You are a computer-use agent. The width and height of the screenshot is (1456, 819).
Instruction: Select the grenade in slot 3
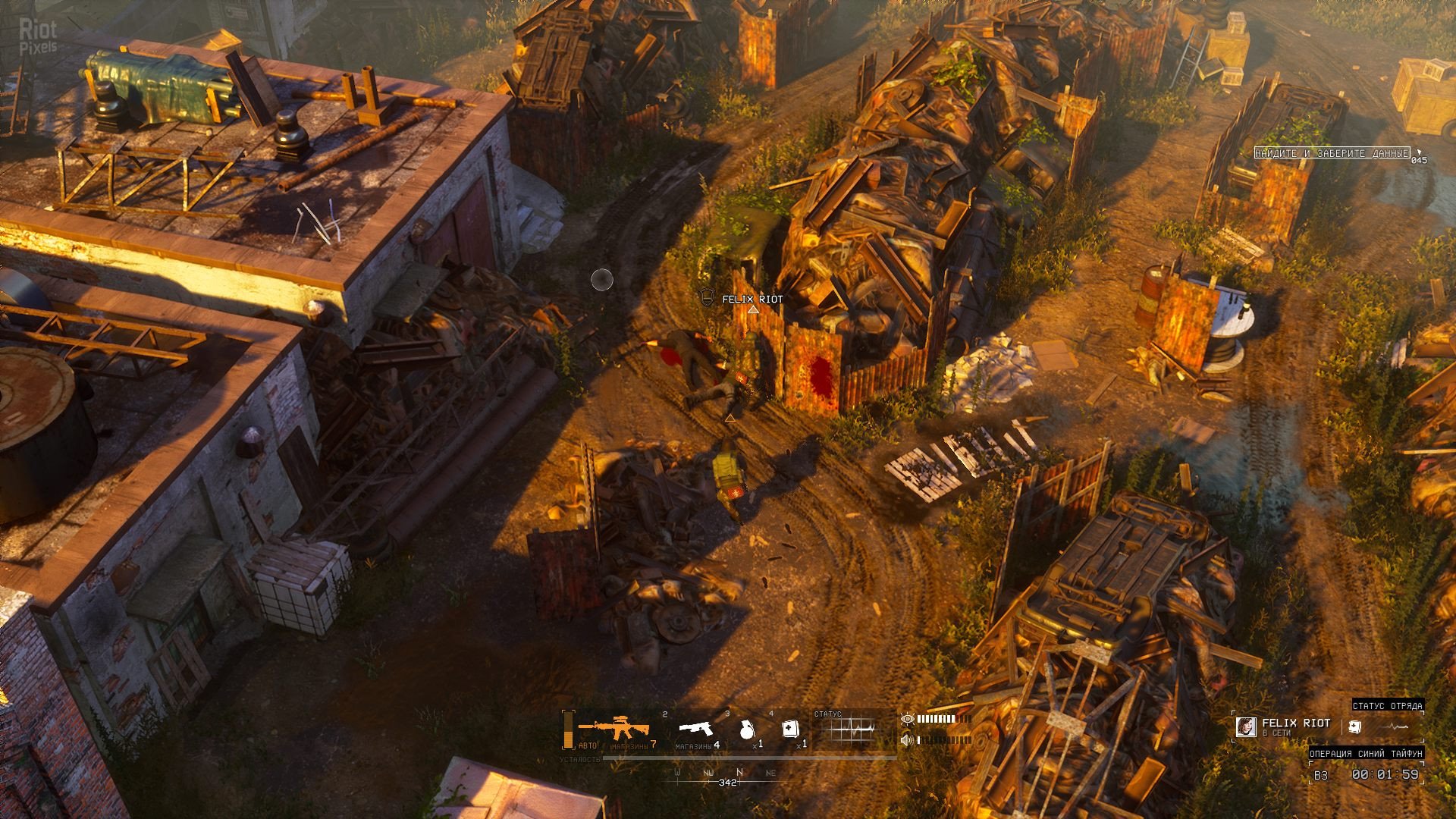coord(747,730)
